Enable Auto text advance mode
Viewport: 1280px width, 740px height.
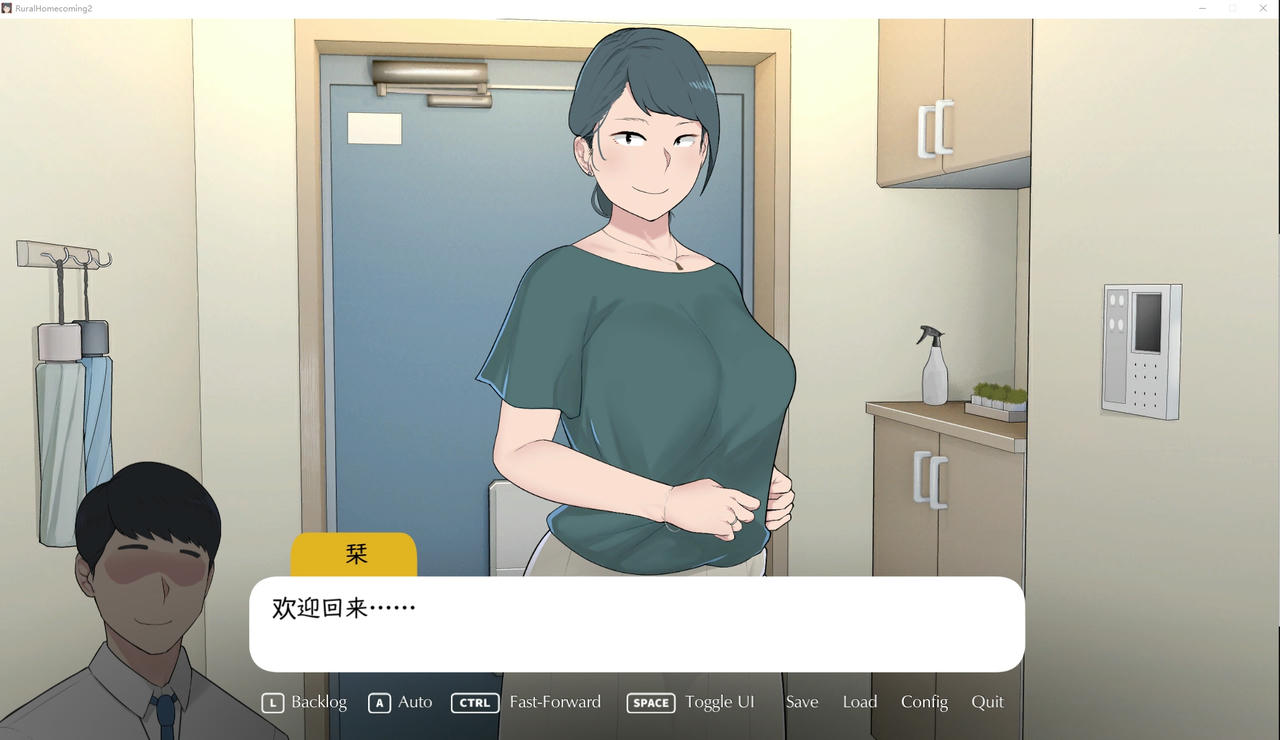pyautogui.click(x=414, y=702)
